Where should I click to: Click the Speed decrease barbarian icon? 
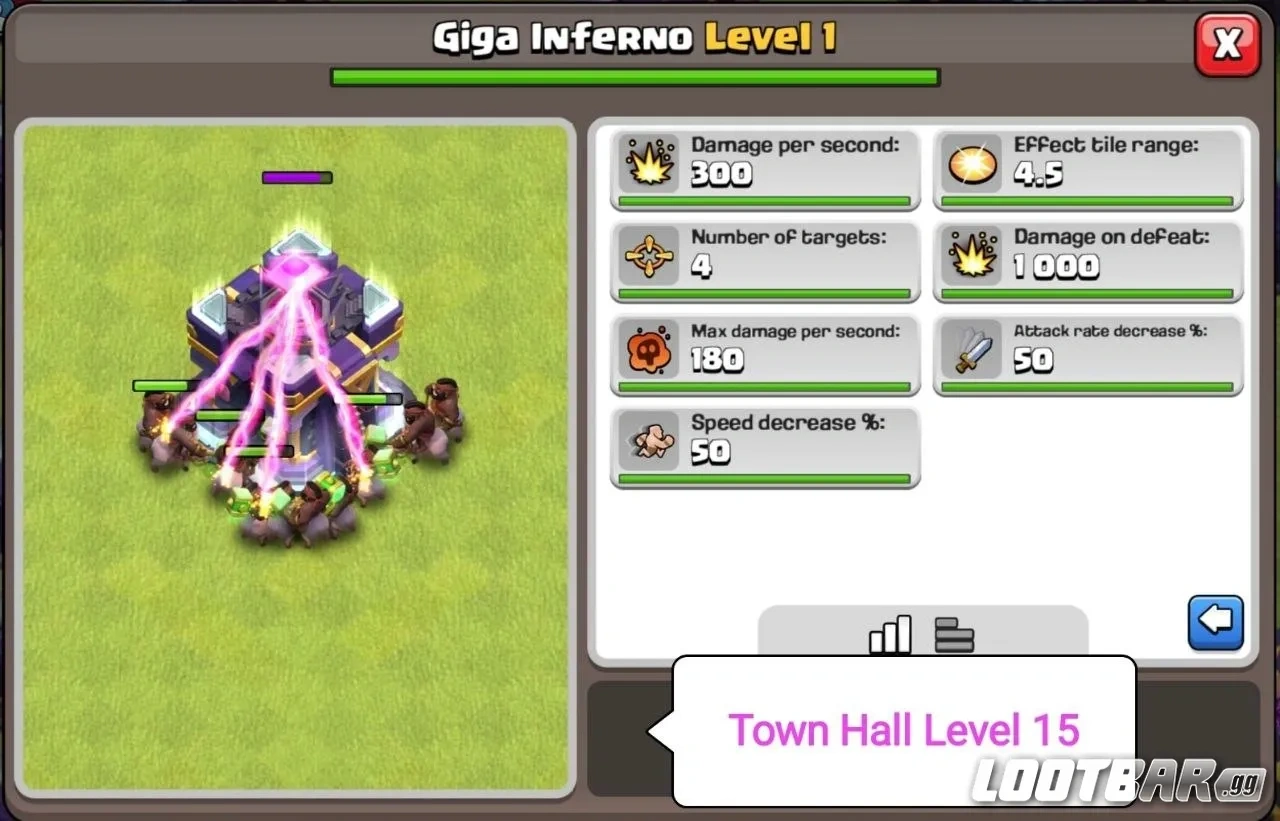[x=650, y=440]
